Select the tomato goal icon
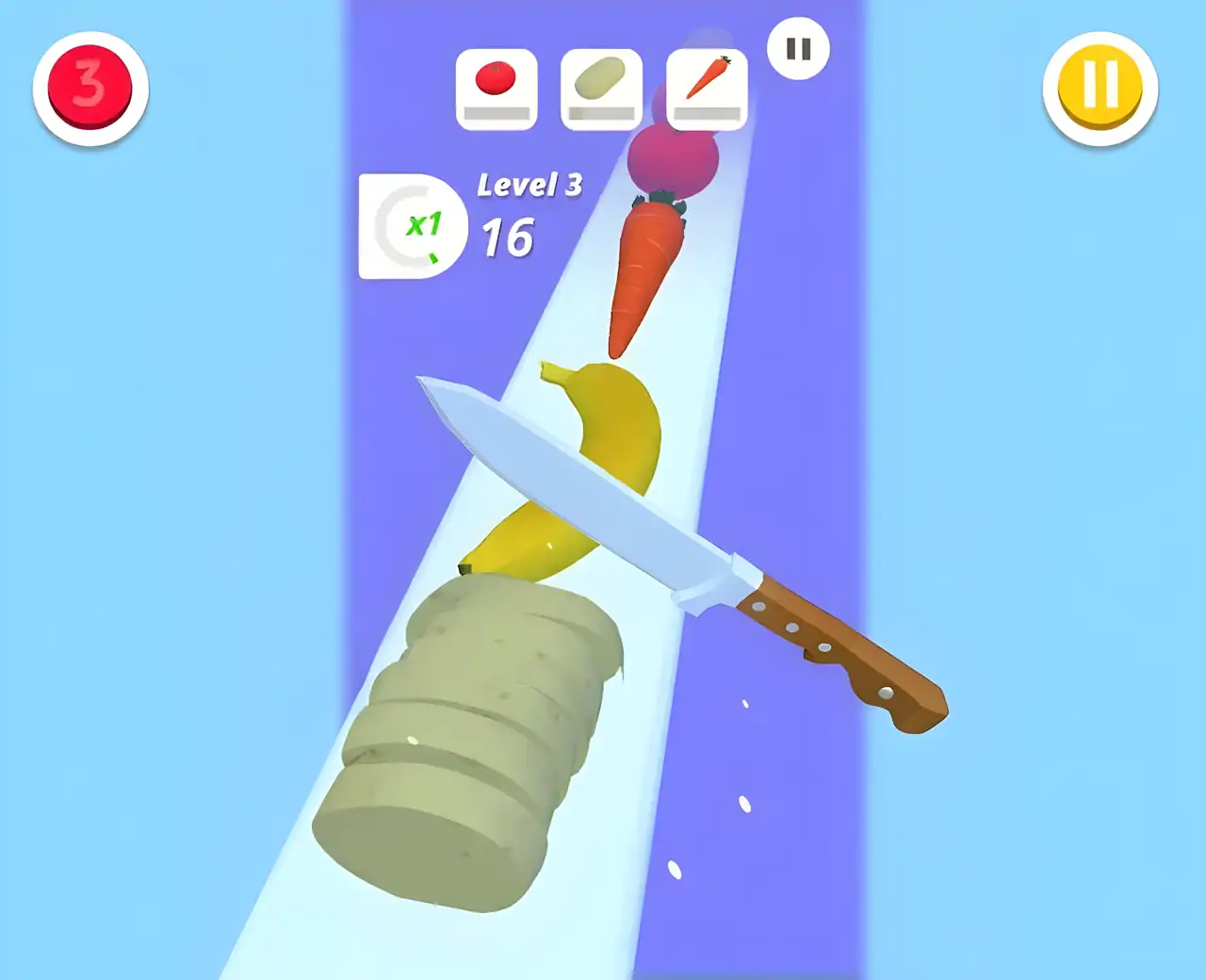This screenshot has height=980, width=1206. [497, 80]
